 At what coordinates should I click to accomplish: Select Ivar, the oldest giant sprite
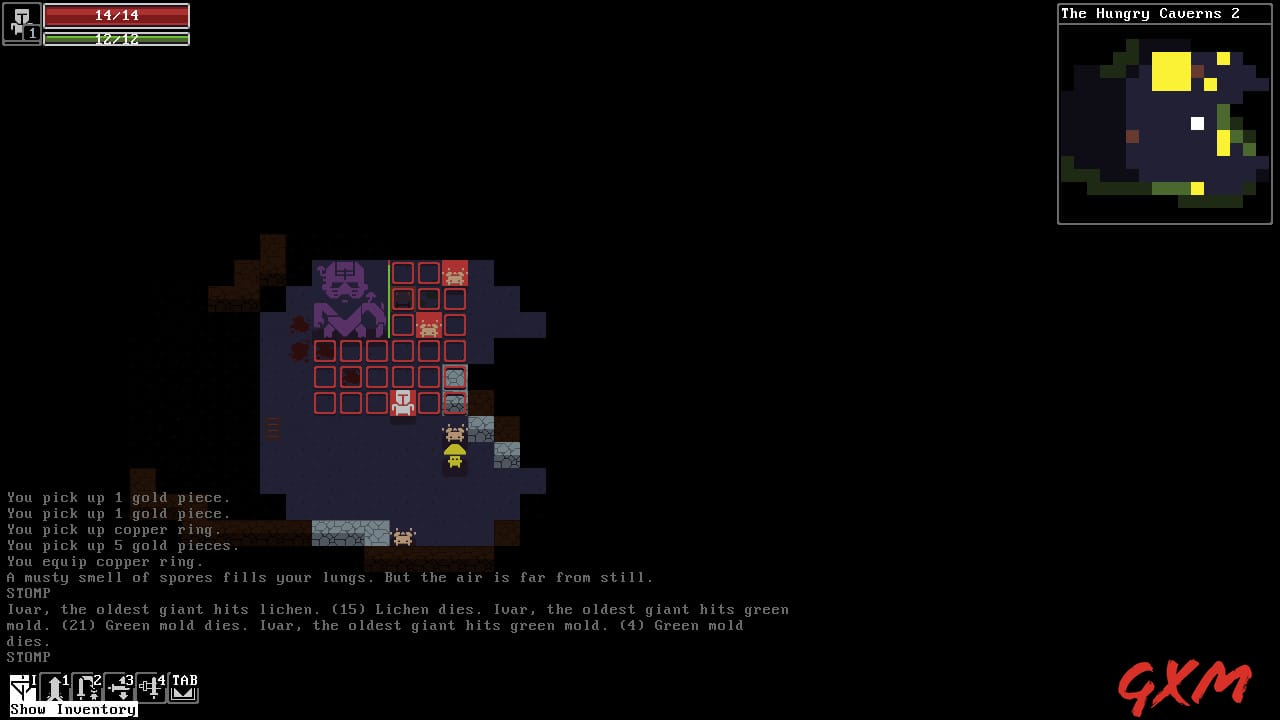pos(348,300)
